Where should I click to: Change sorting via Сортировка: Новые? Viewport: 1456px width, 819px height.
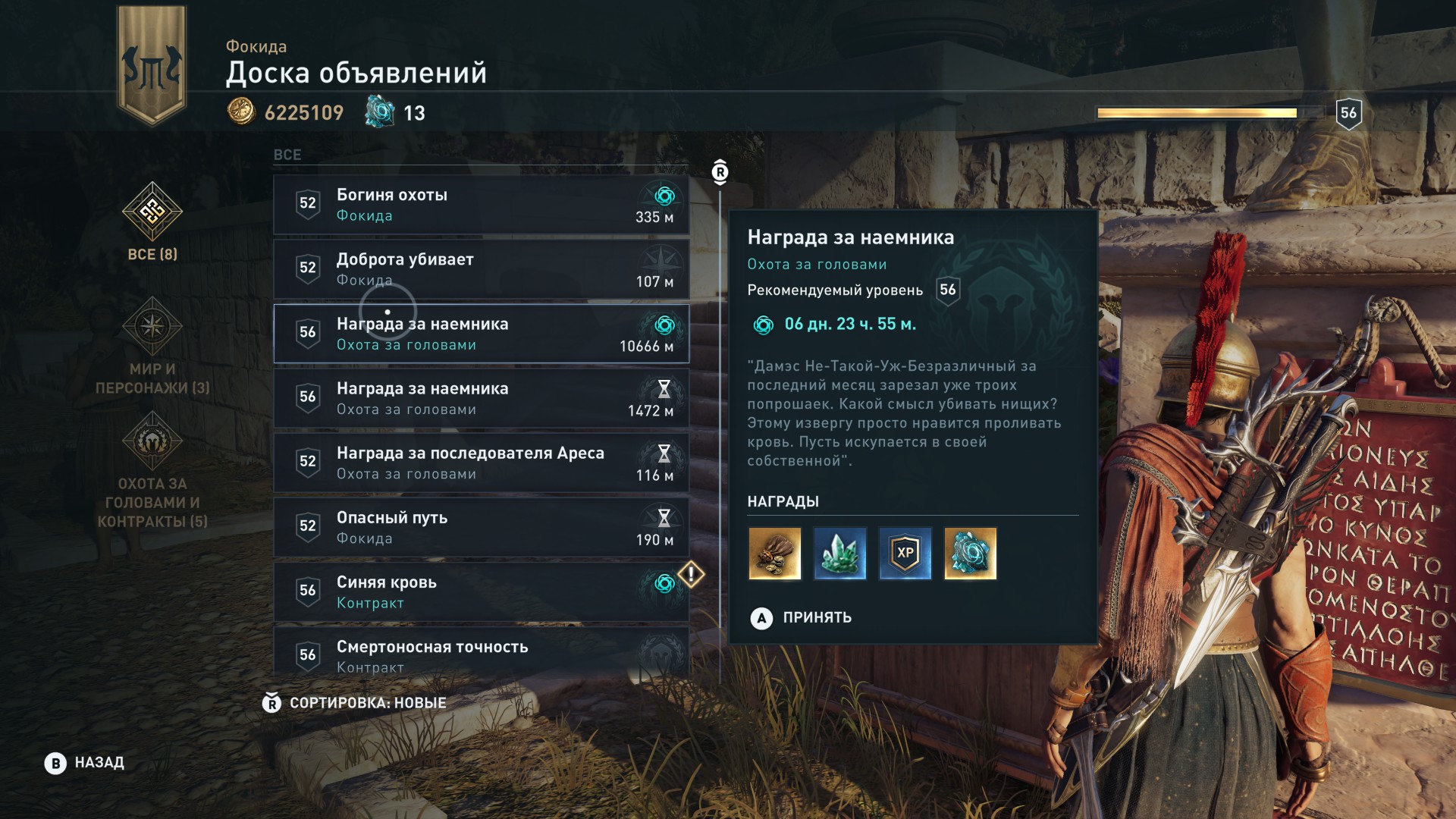point(355,703)
